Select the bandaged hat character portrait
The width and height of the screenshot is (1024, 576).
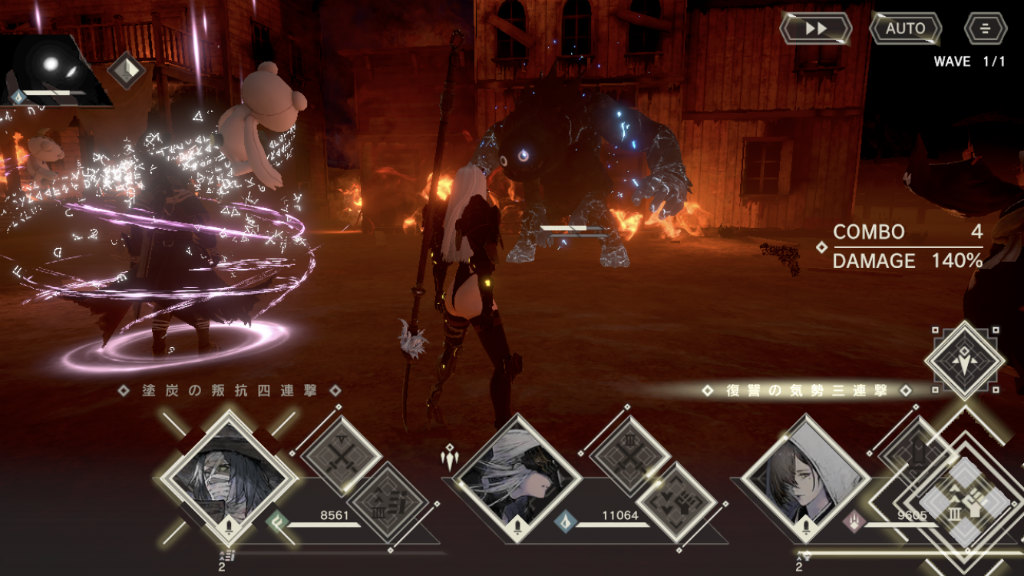pyautogui.click(x=230, y=478)
